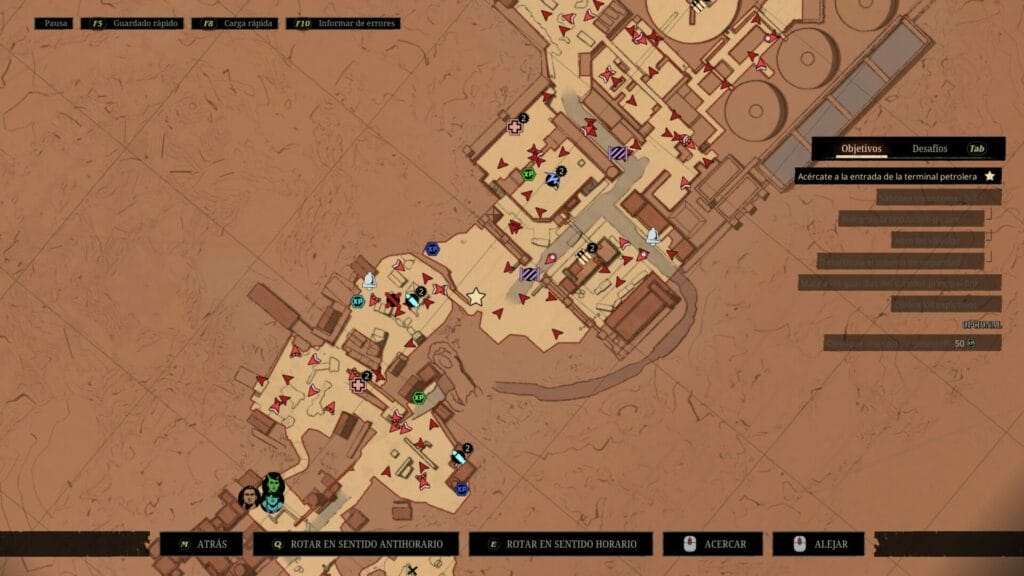This screenshot has width=1024, height=576.
Task: Select the Objetivos tab
Action: pos(861,148)
